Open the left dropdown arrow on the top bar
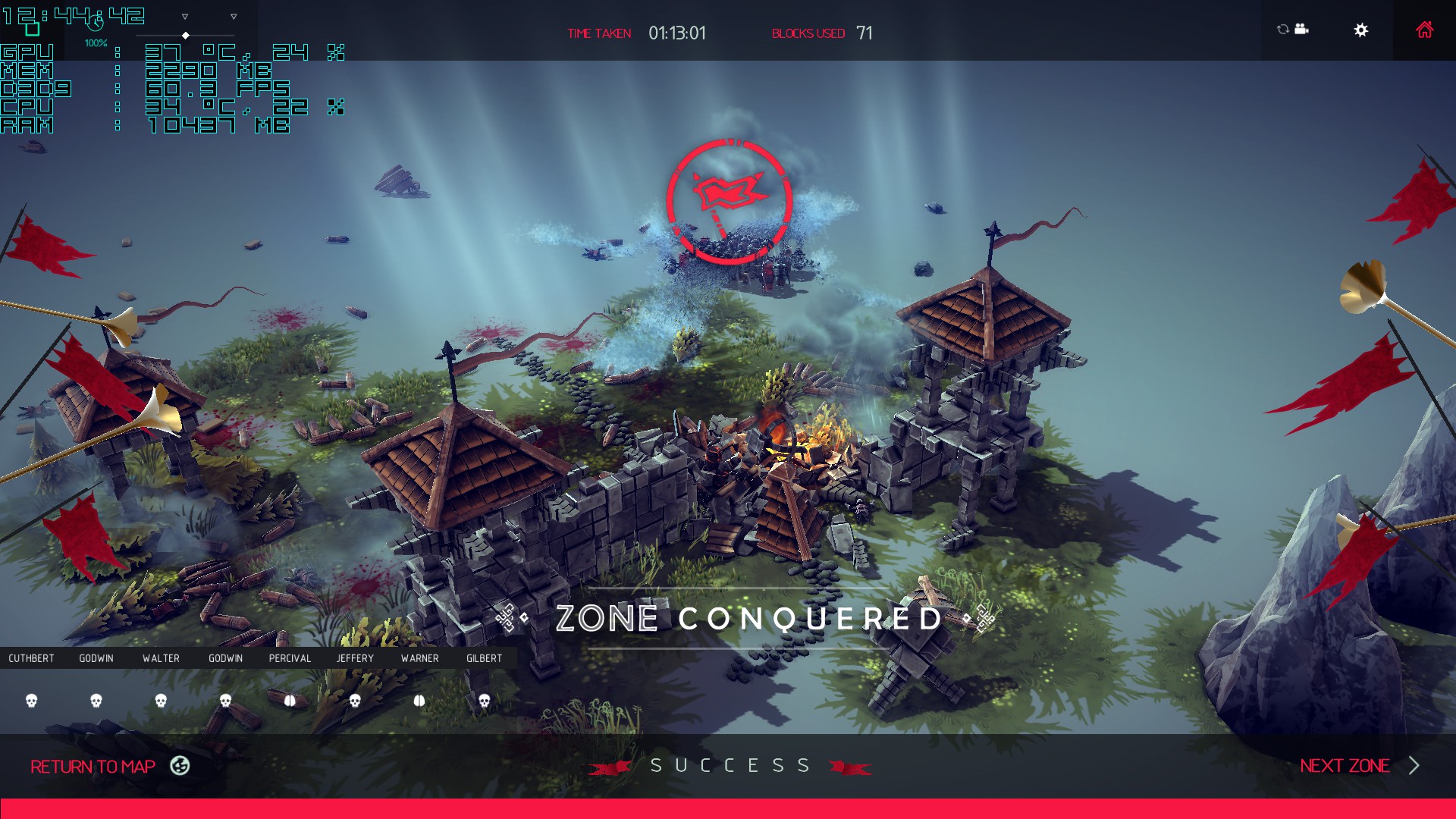Viewport: 1456px width, 819px height. [184, 17]
